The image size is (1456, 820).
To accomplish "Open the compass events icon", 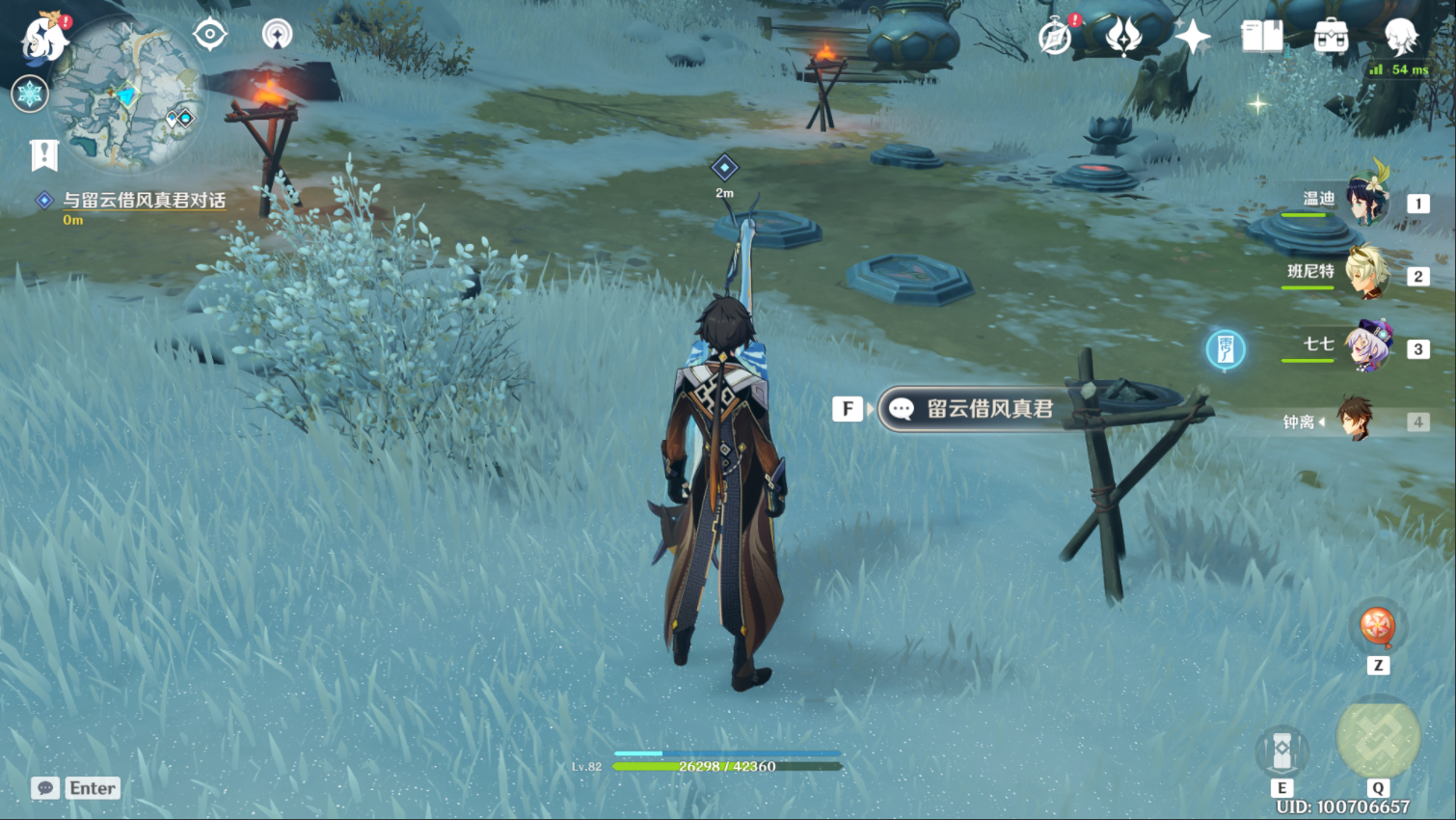I will pos(1055,38).
